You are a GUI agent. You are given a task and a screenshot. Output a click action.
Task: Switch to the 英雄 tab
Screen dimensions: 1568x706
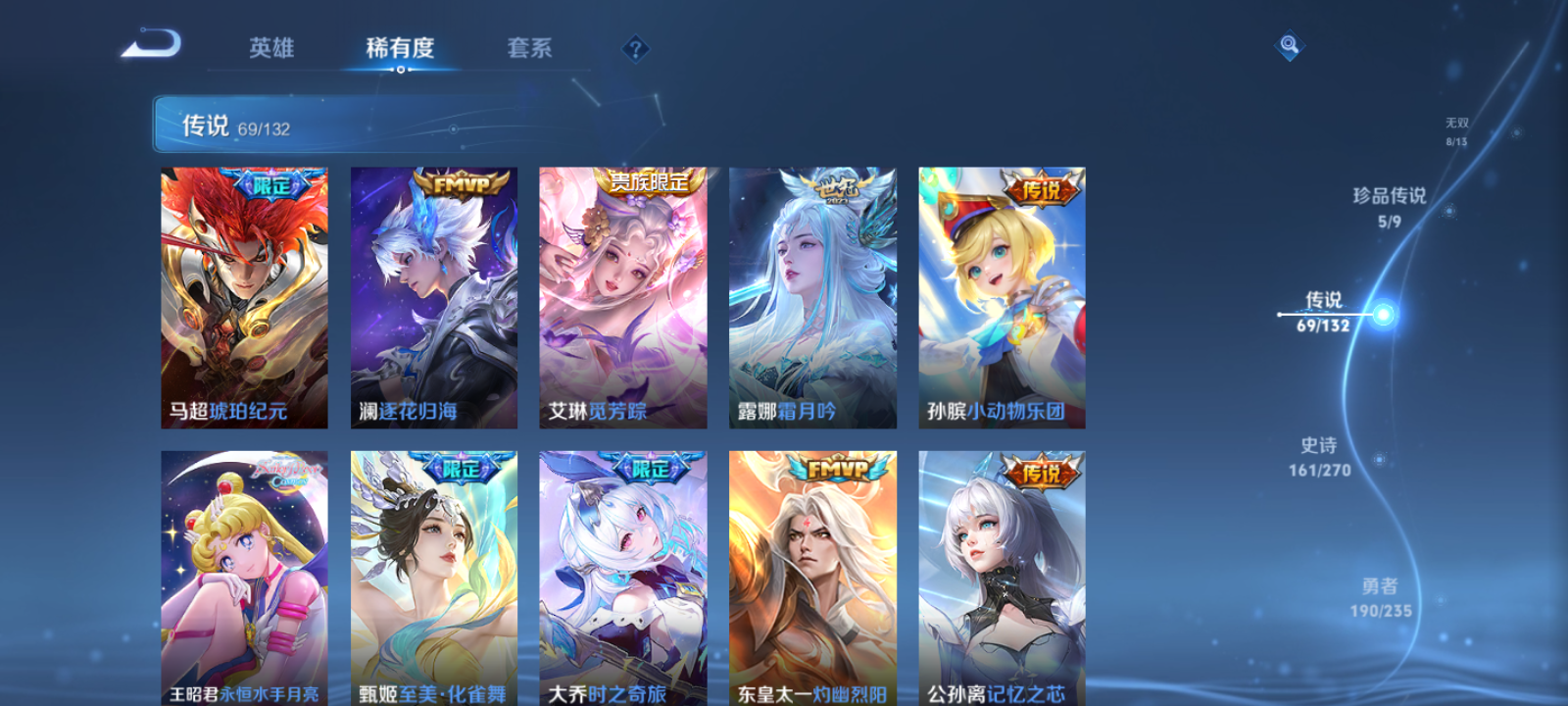(x=271, y=49)
